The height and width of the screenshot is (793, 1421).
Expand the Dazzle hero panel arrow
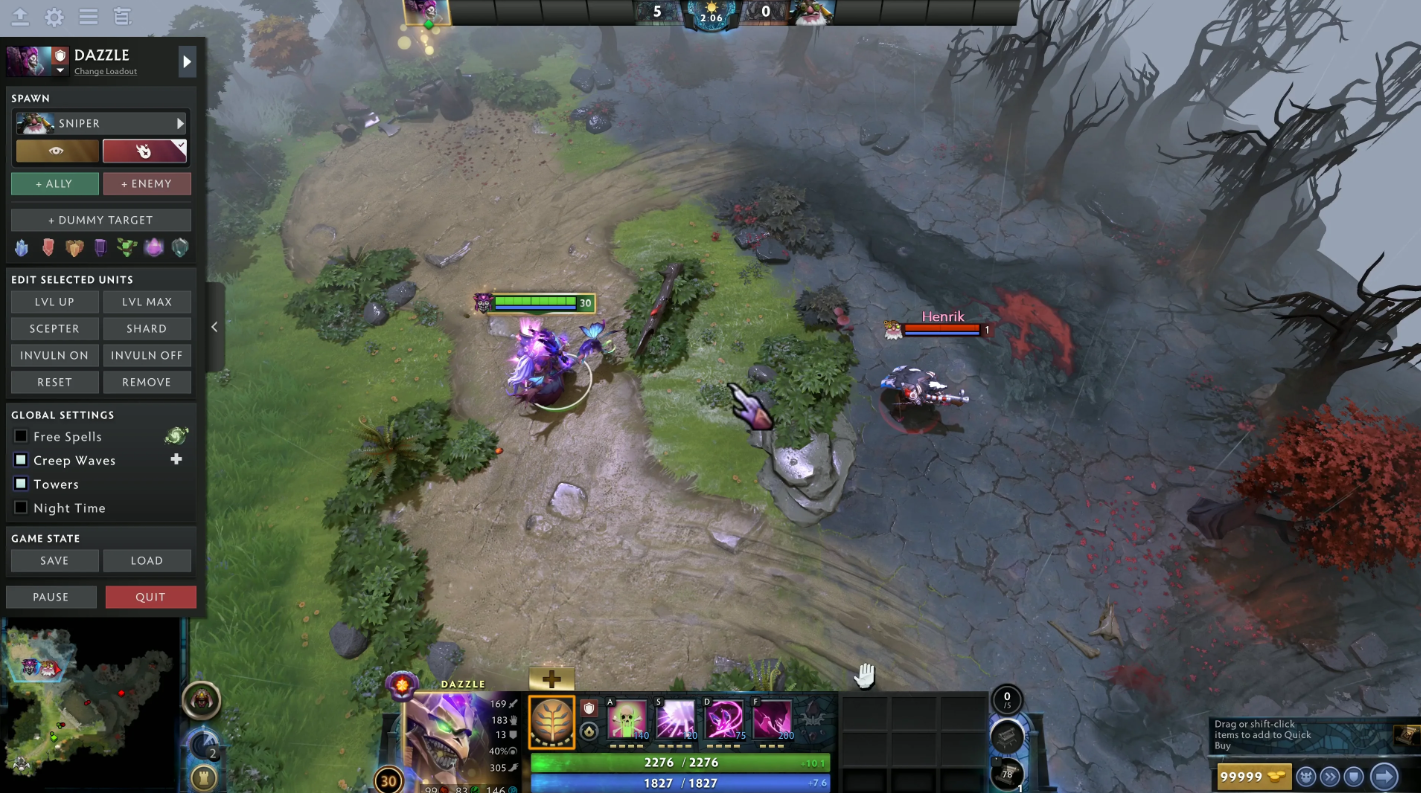[x=186, y=61]
